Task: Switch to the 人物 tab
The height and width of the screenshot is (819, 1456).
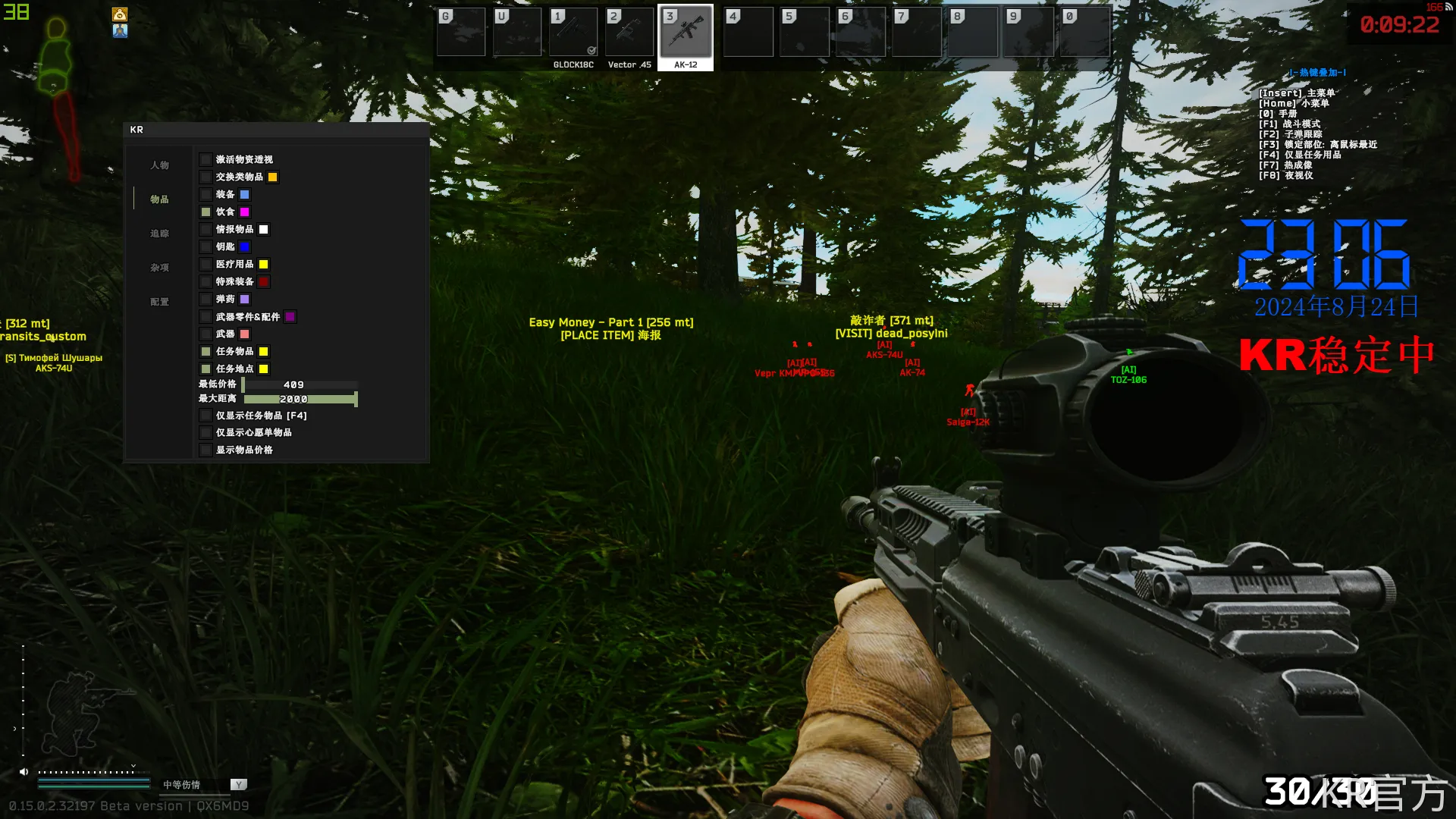Action: (x=159, y=165)
